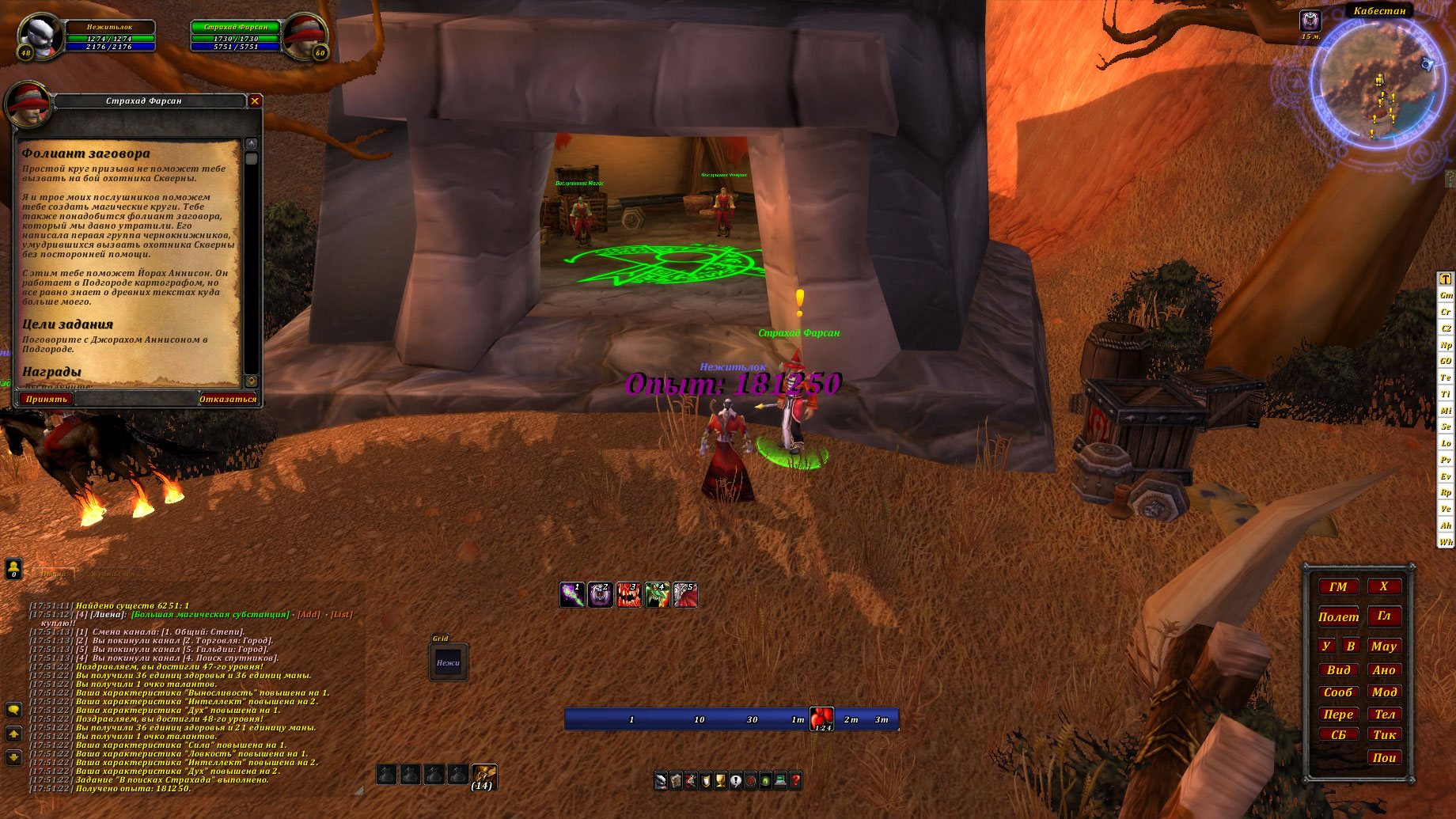Click the Вид panel button

[x=1338, y=670]
